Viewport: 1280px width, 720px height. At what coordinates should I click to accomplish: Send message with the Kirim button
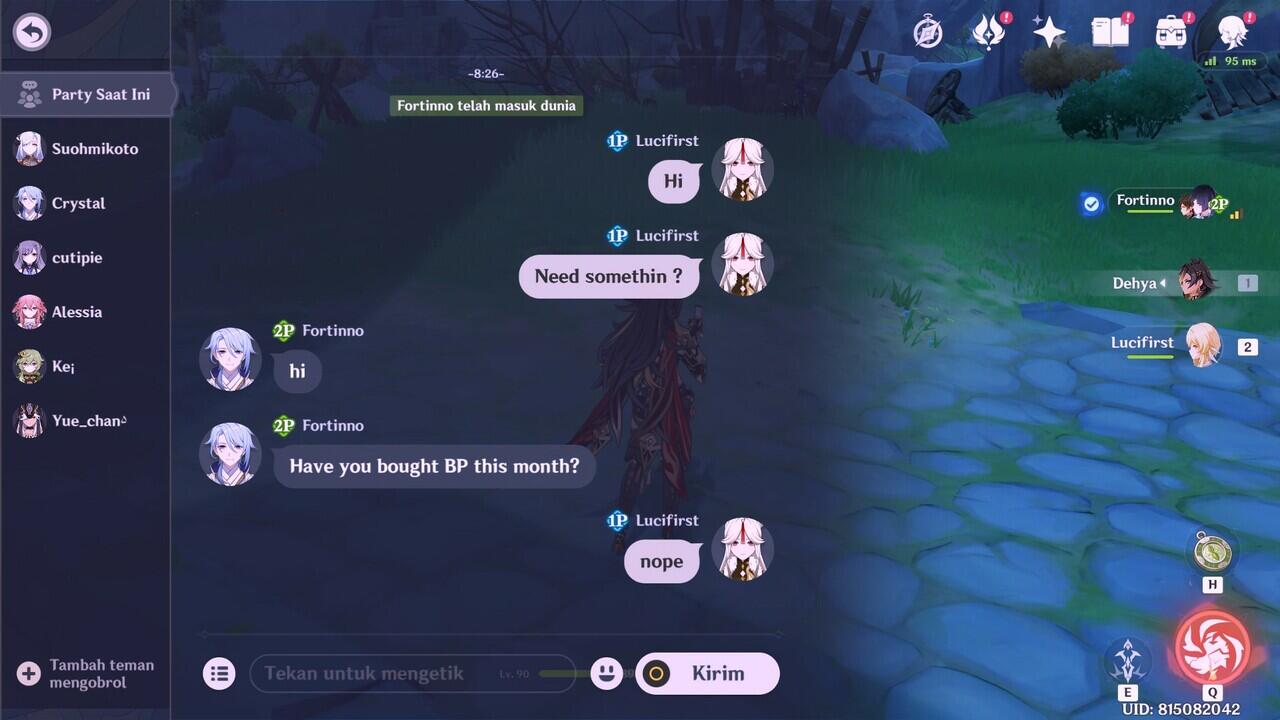pos(707,673)
